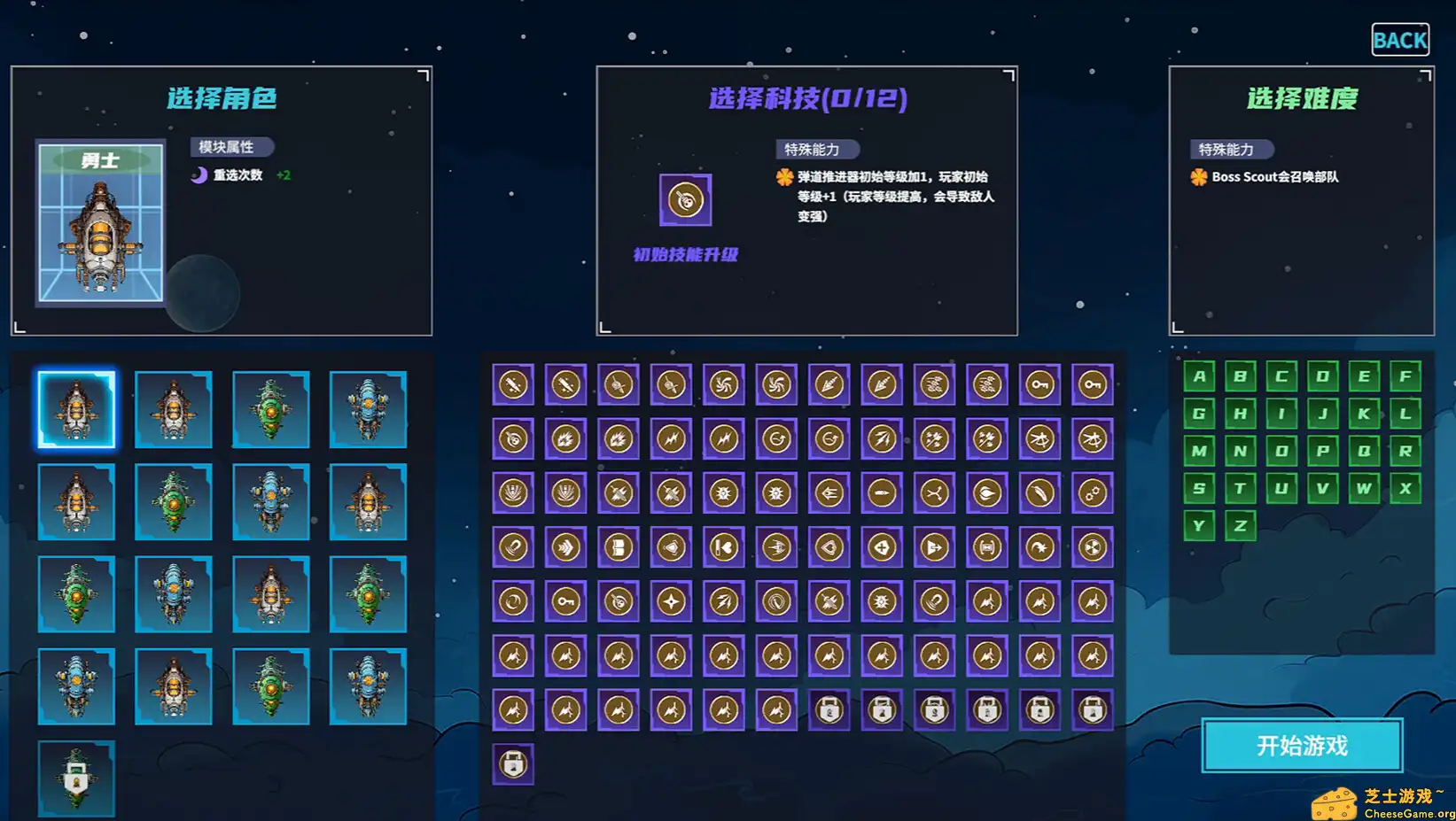Screen dimensions: 1456x821
Task: Click the 初始技能升级 skill icon
Action: (684, 201)
